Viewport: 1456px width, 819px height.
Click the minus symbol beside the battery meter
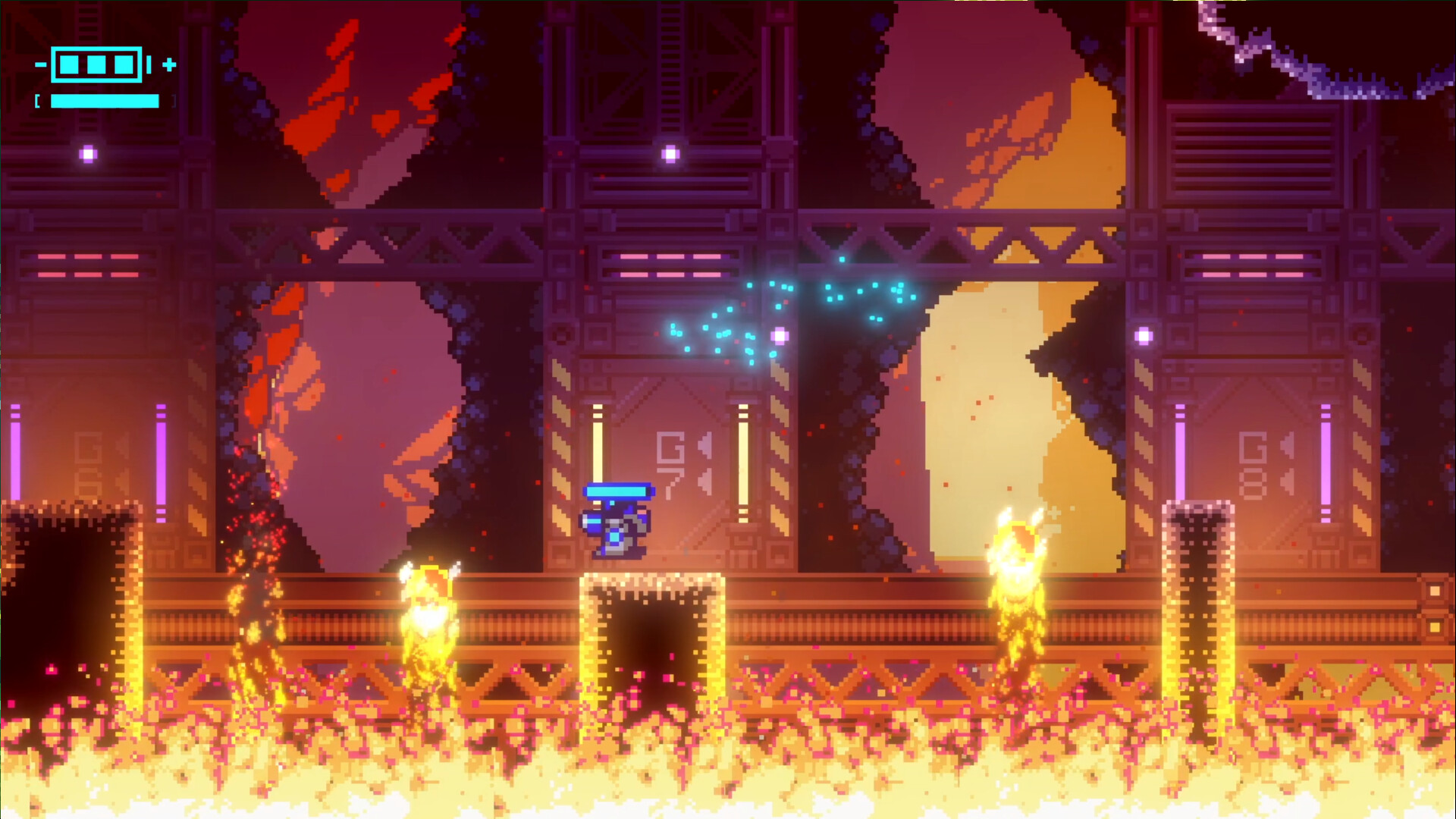40,64
